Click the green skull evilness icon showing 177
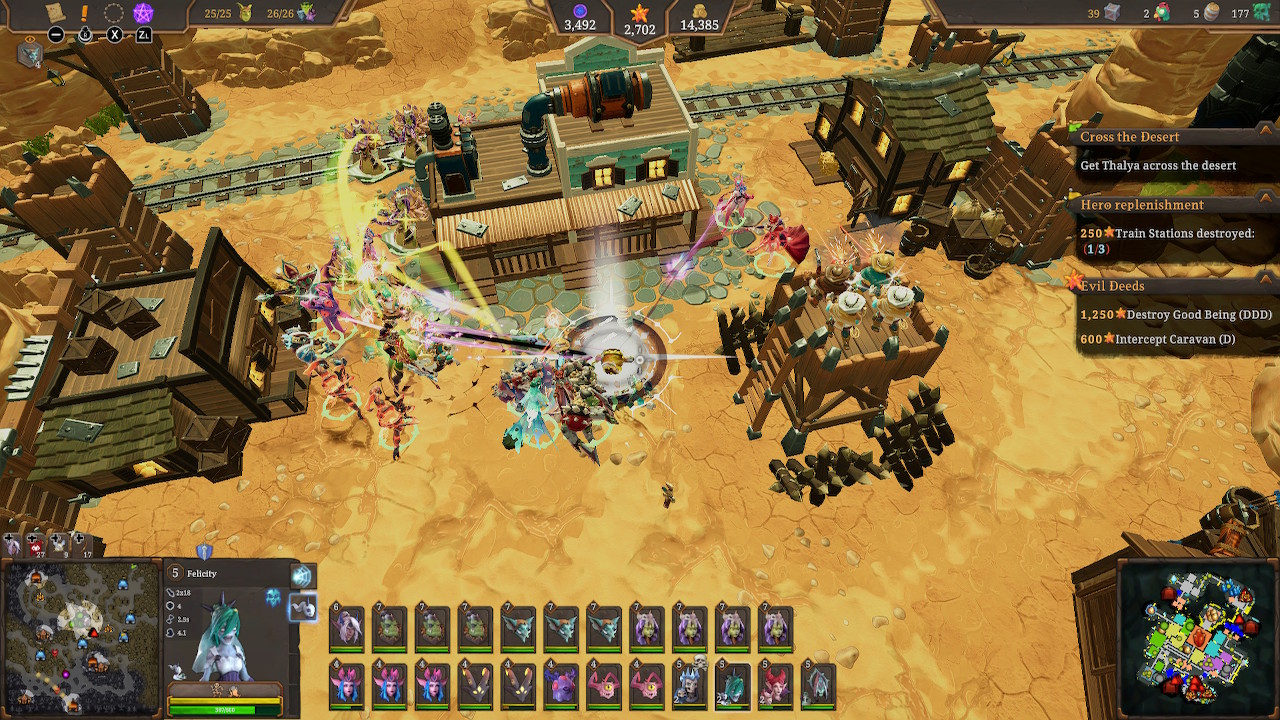Image resolution: width=1280 pixels, height=720 pixels. pos(1262,13)
